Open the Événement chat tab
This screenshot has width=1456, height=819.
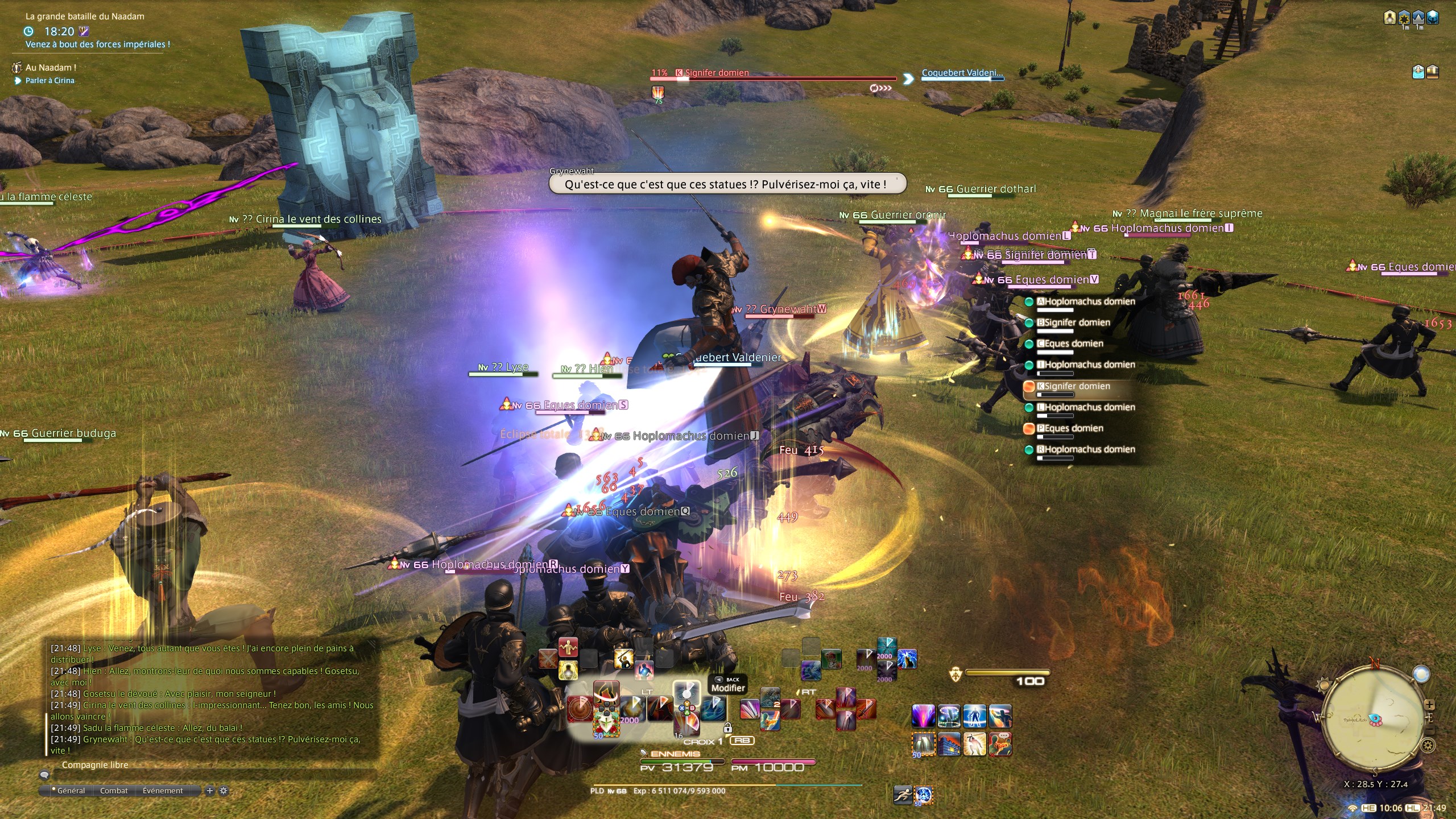pos(163,791)
